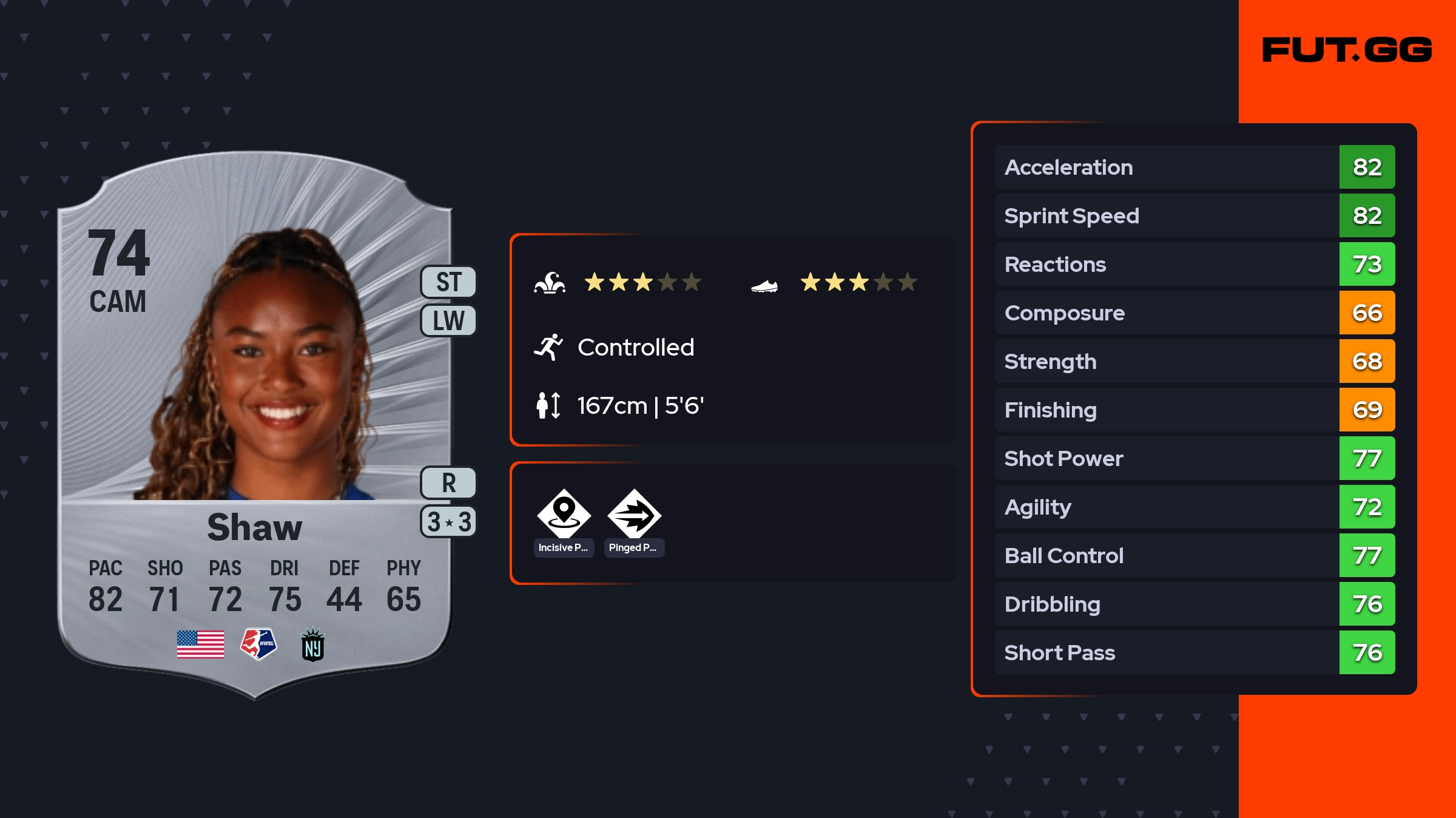
Task: Choose the LW alternate position badge
Action: [448, 320]
